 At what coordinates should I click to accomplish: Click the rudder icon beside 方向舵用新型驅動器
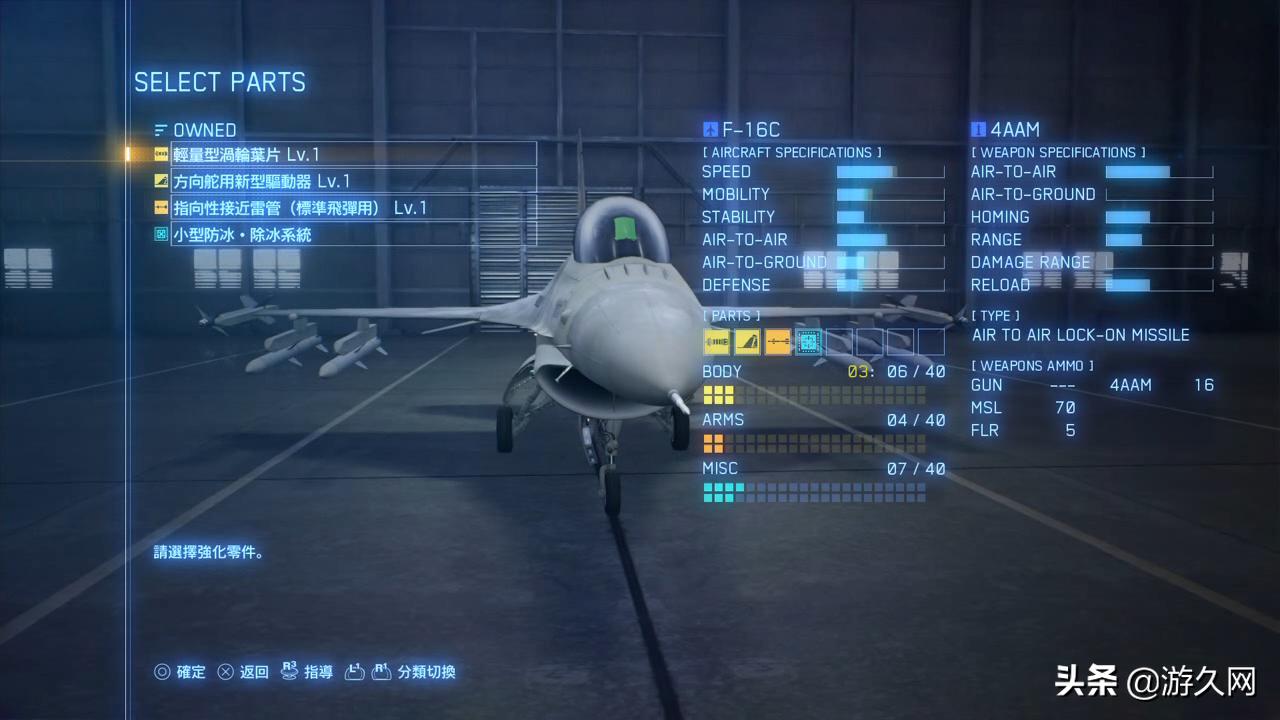[161, 181]
